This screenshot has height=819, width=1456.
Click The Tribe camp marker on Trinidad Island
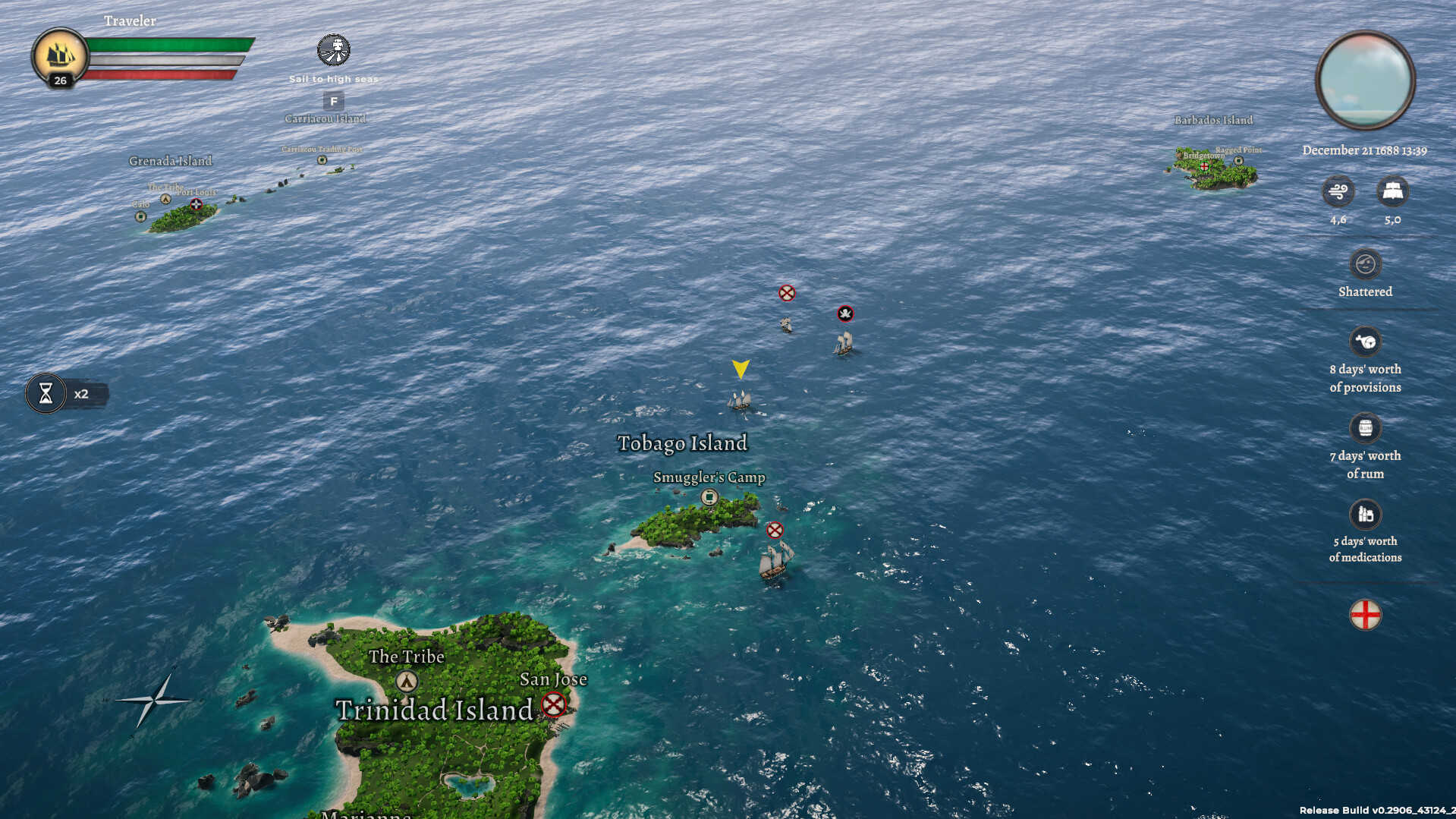407,682
